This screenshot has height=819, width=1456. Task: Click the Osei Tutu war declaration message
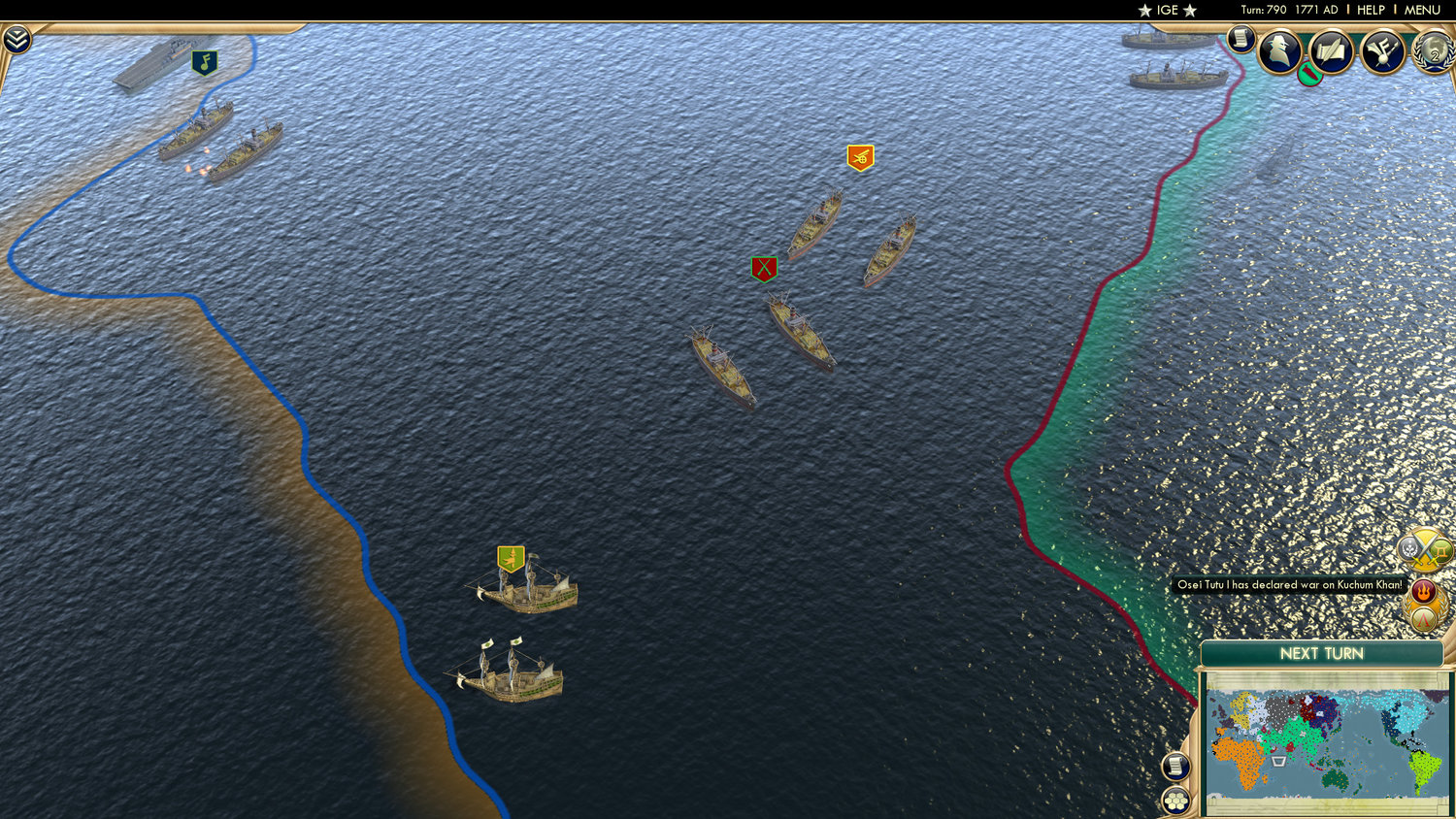click(1288, 585)
